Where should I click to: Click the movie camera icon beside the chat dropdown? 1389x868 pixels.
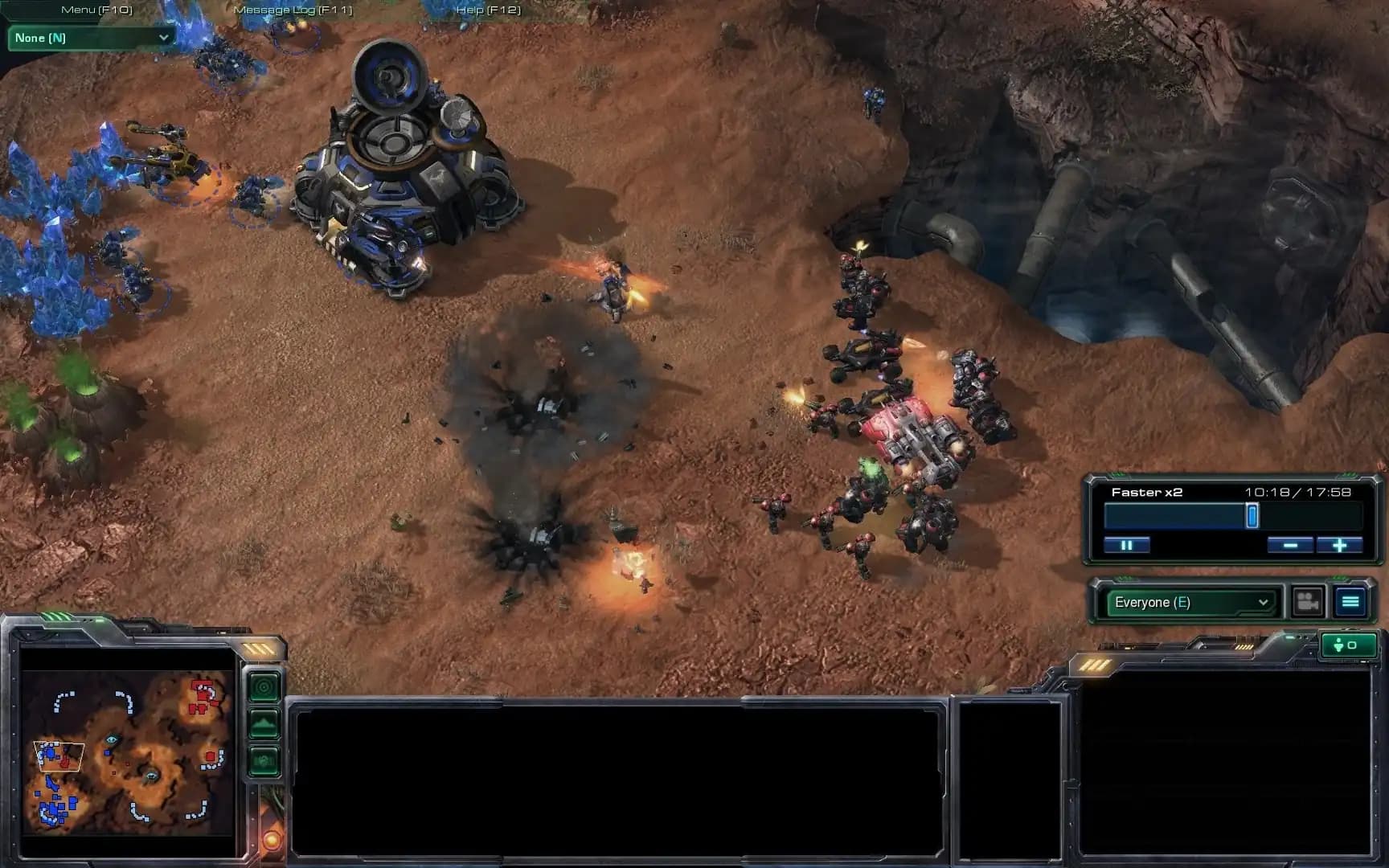point(1306,601)
